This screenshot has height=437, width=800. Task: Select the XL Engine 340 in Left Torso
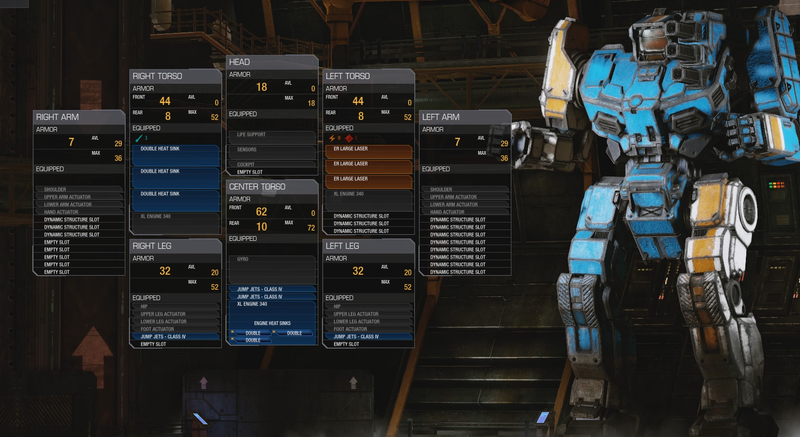pos(368,194)
